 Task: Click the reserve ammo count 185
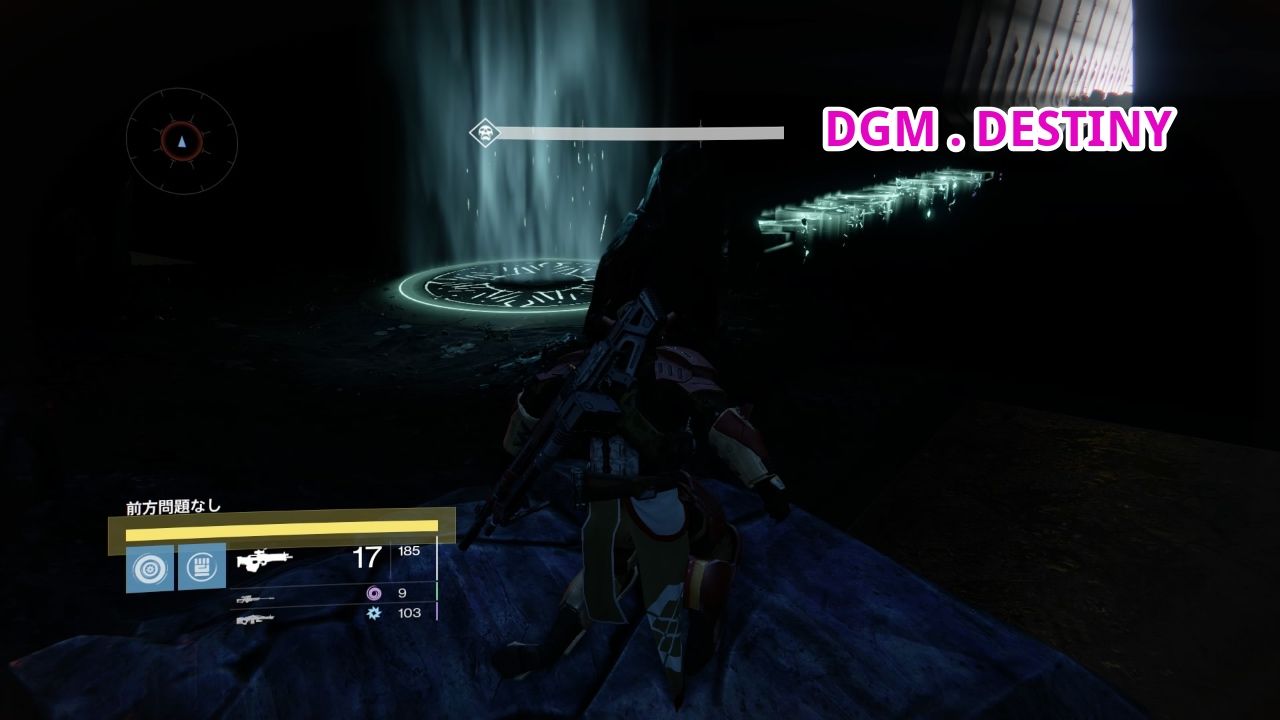[408, 552]
